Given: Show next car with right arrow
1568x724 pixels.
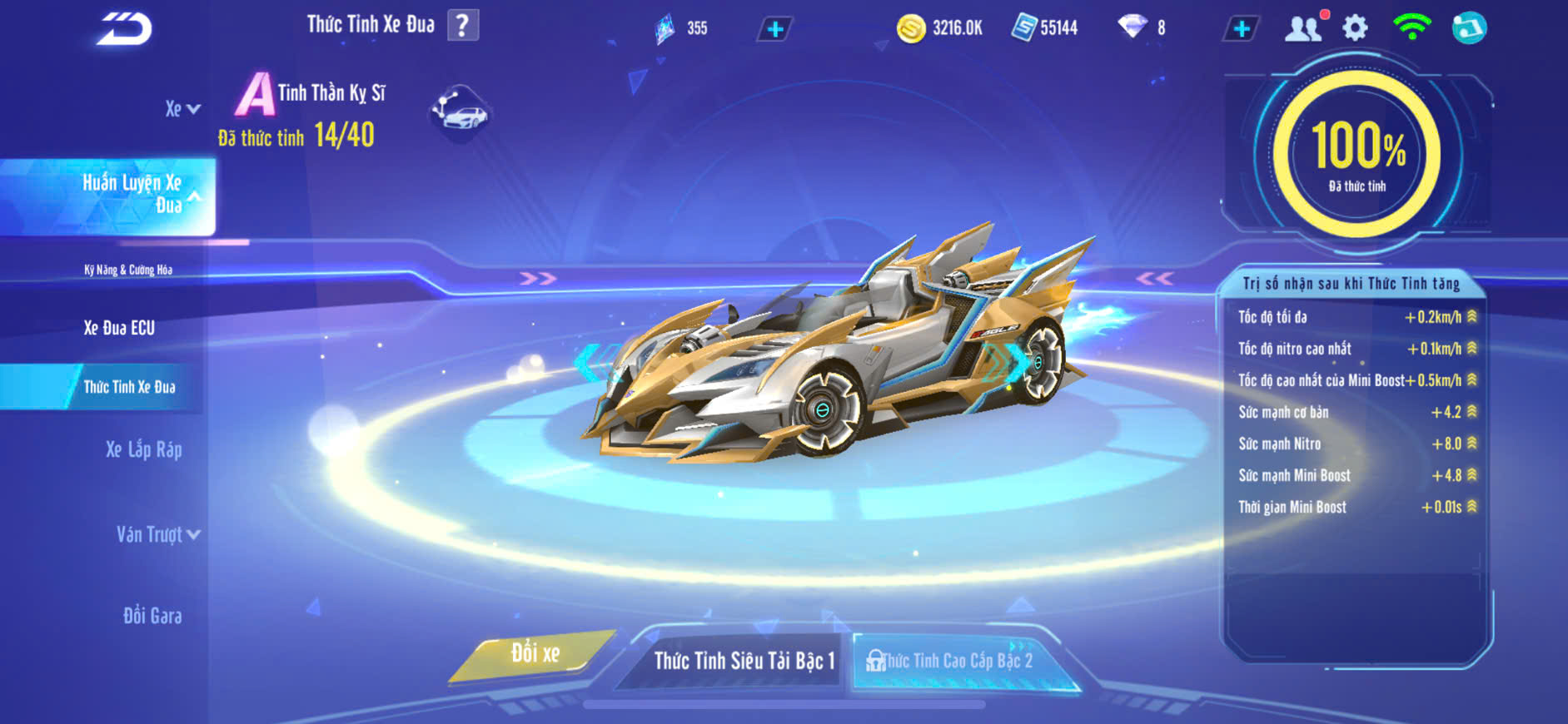Looking at the screenshot, I should tap(1018, 361).
